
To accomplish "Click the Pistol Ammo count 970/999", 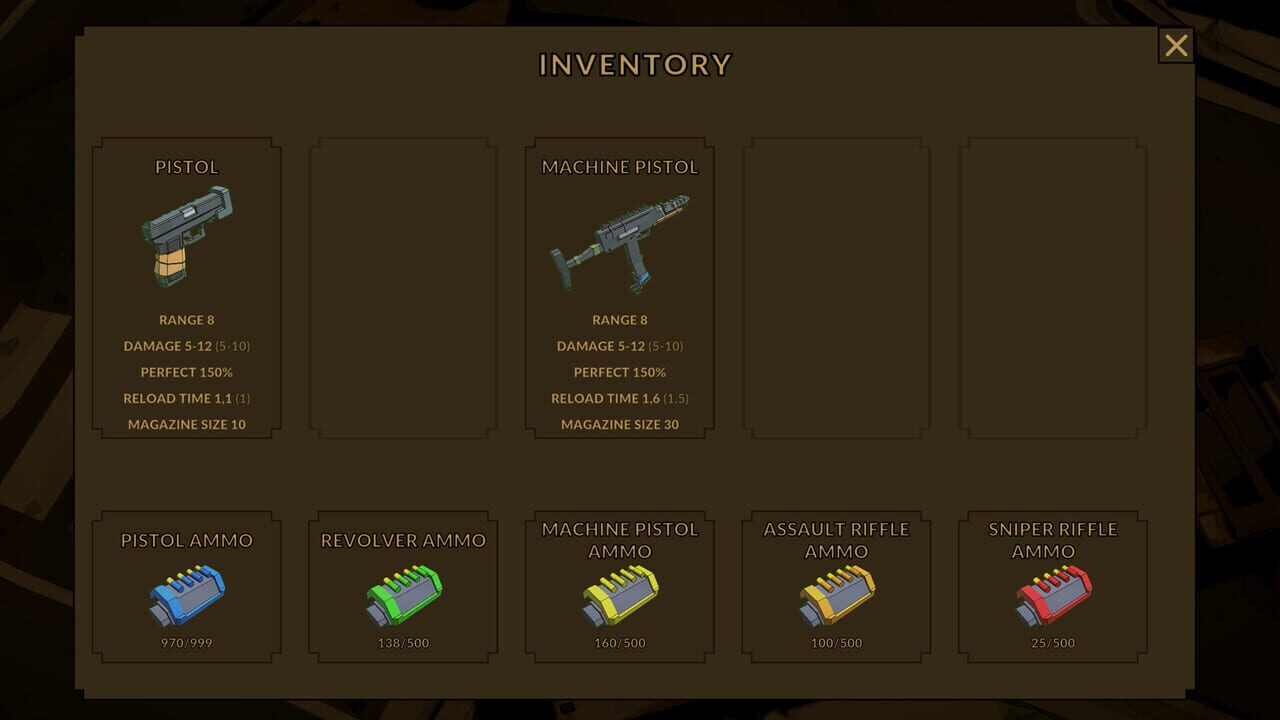I will point(186,643).
